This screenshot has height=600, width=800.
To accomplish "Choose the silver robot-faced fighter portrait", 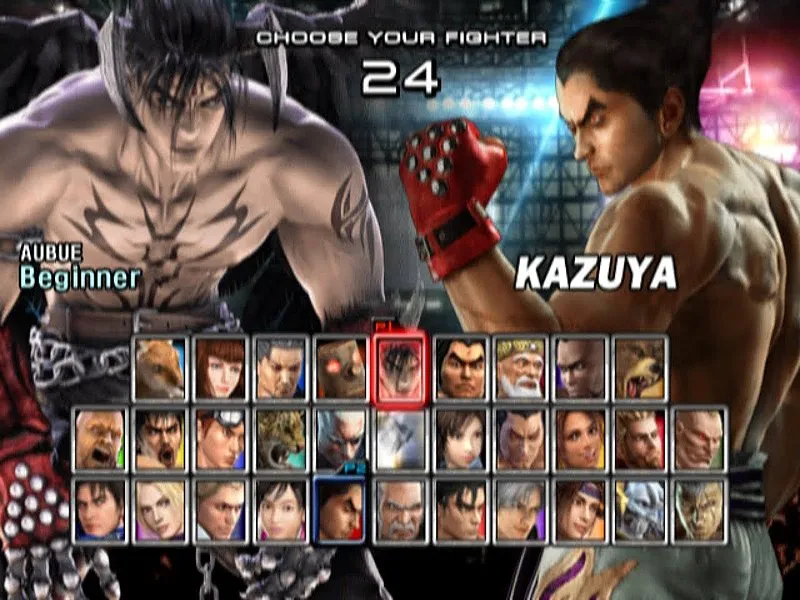I will click(x=641, y=510).
